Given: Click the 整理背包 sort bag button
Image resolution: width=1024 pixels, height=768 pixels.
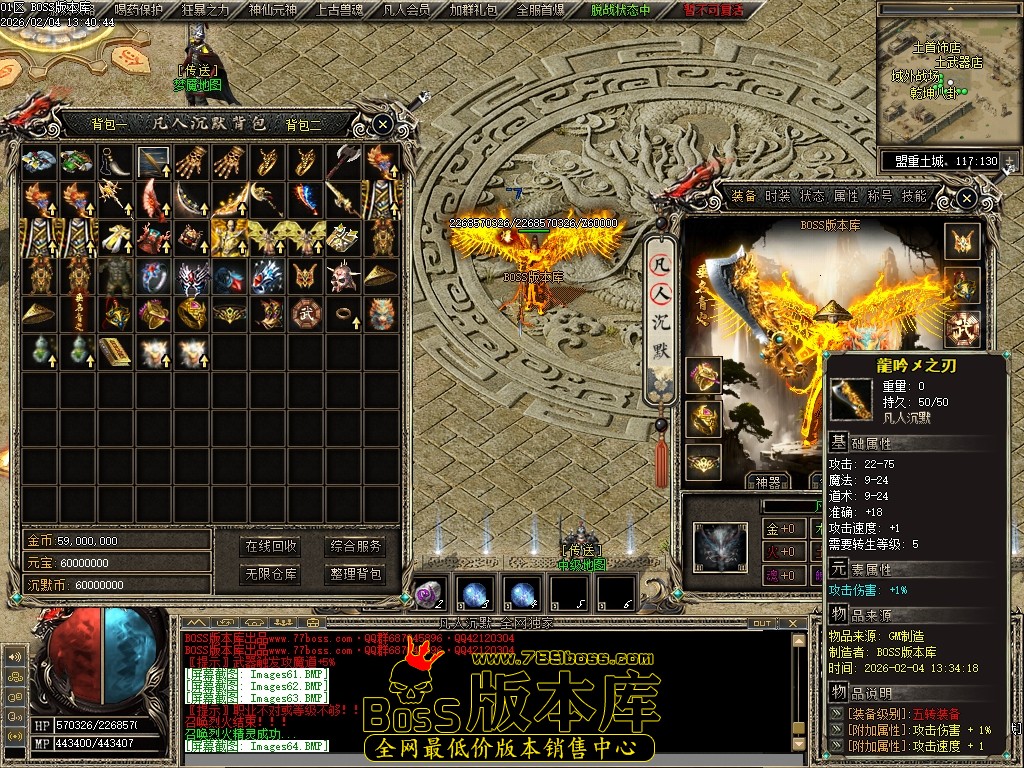Looking at the screenshot, I should tap(356, 574).
